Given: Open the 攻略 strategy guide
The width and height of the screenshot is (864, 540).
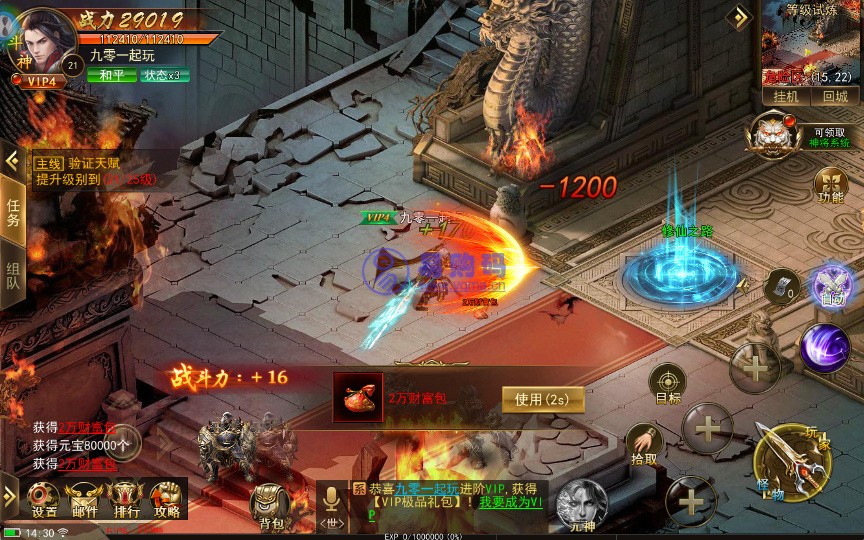Looking at the screenshot, I should pyautogui.click(x=167, y=497).
